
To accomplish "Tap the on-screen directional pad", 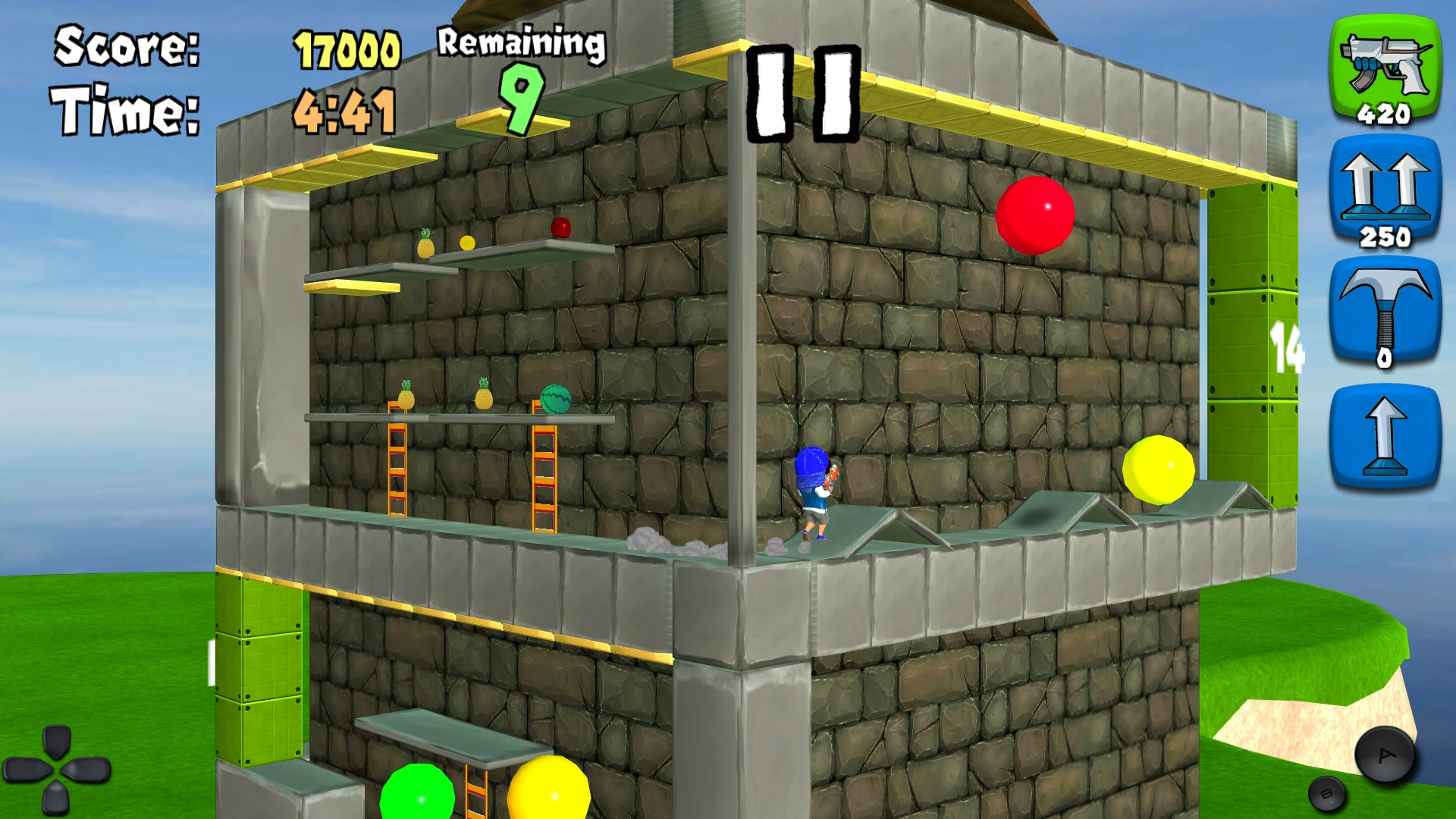I will (x=57, y=770).
